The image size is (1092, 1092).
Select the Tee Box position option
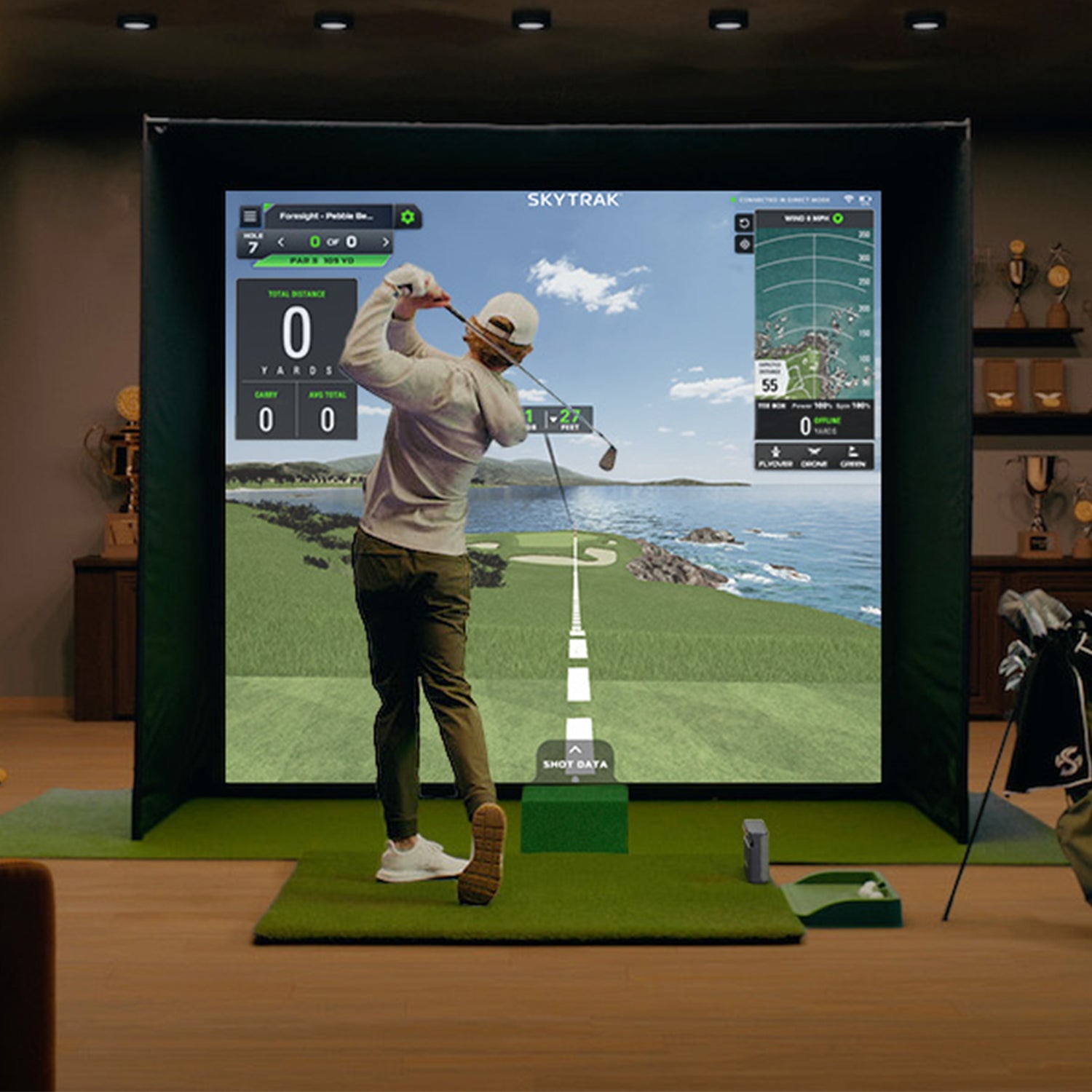[771, 405]
